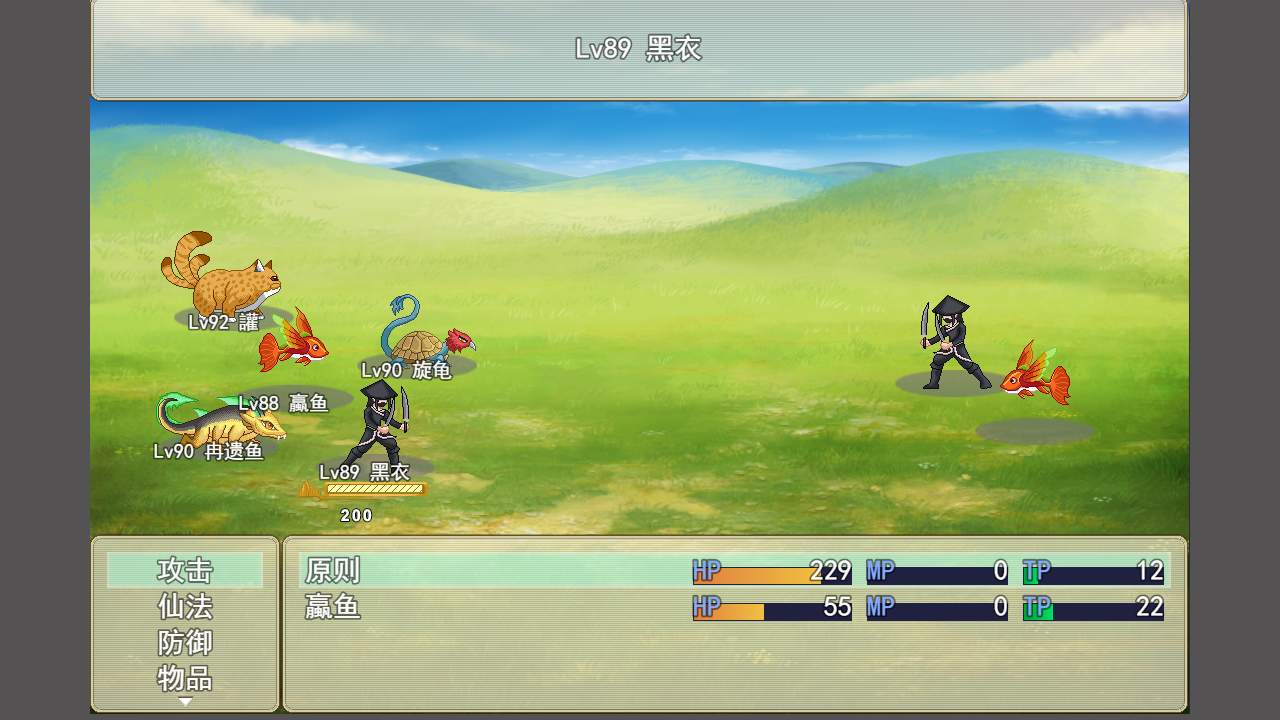
Task: Select party member 原则 status row
Action: pos(734,571)
